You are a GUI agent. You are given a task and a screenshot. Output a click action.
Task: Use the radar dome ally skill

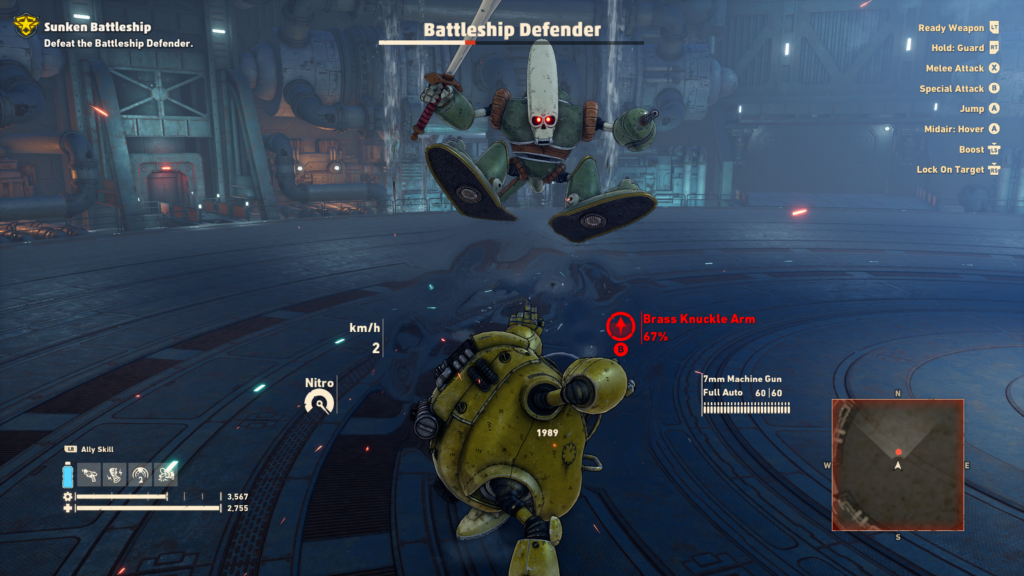coord(140,473)
